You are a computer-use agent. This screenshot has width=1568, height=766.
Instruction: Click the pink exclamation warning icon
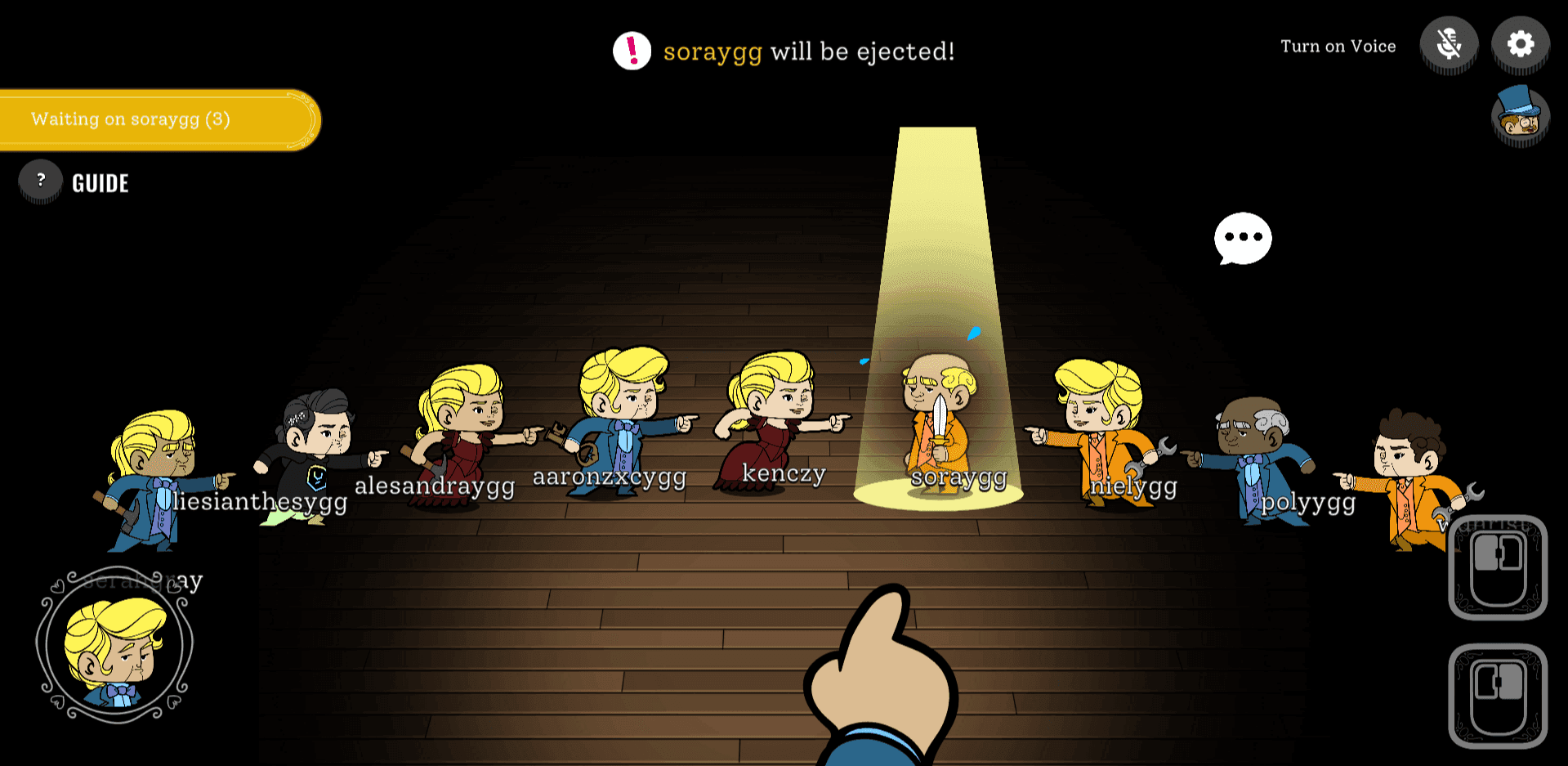click(631, 52)
